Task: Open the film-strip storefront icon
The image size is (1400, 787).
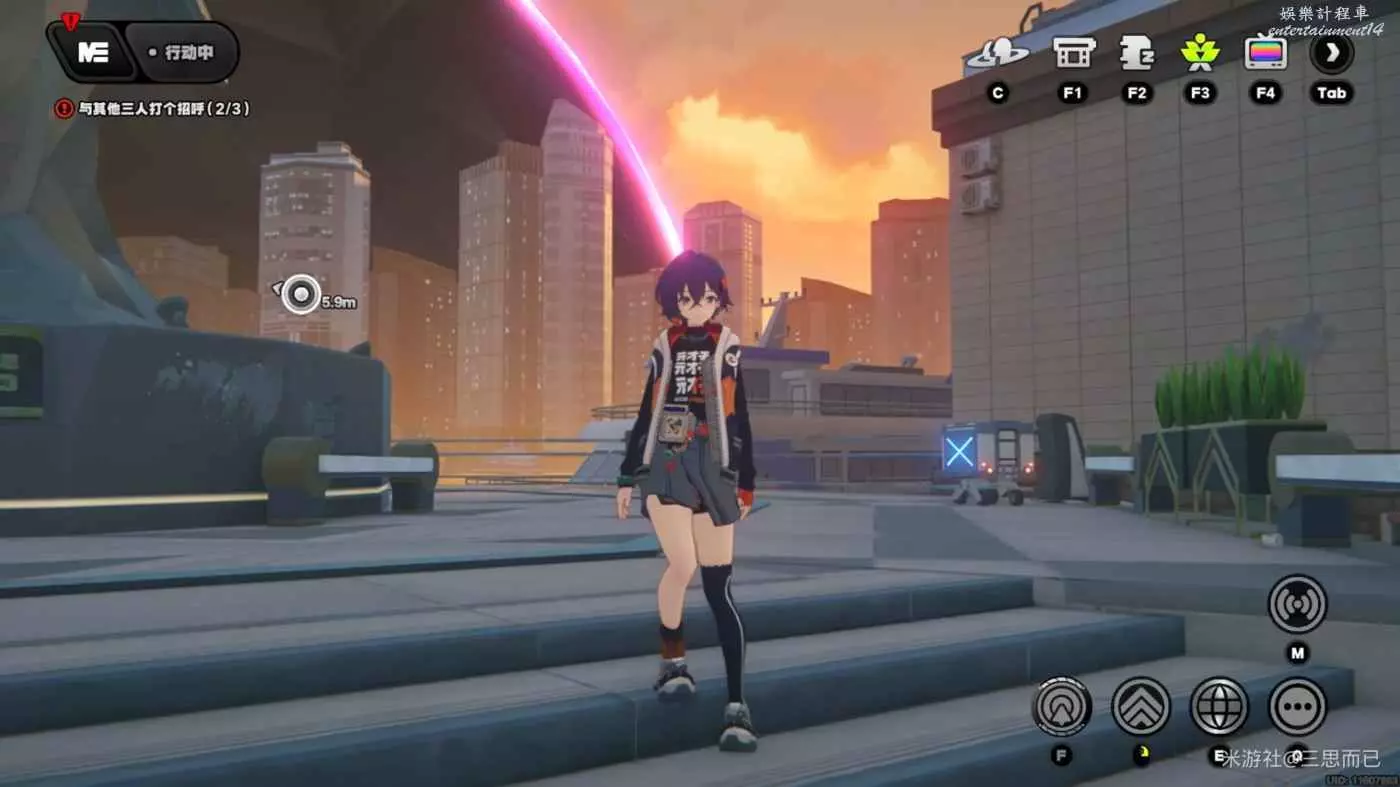Action: pyautogui.click(x=1073, y=53)
